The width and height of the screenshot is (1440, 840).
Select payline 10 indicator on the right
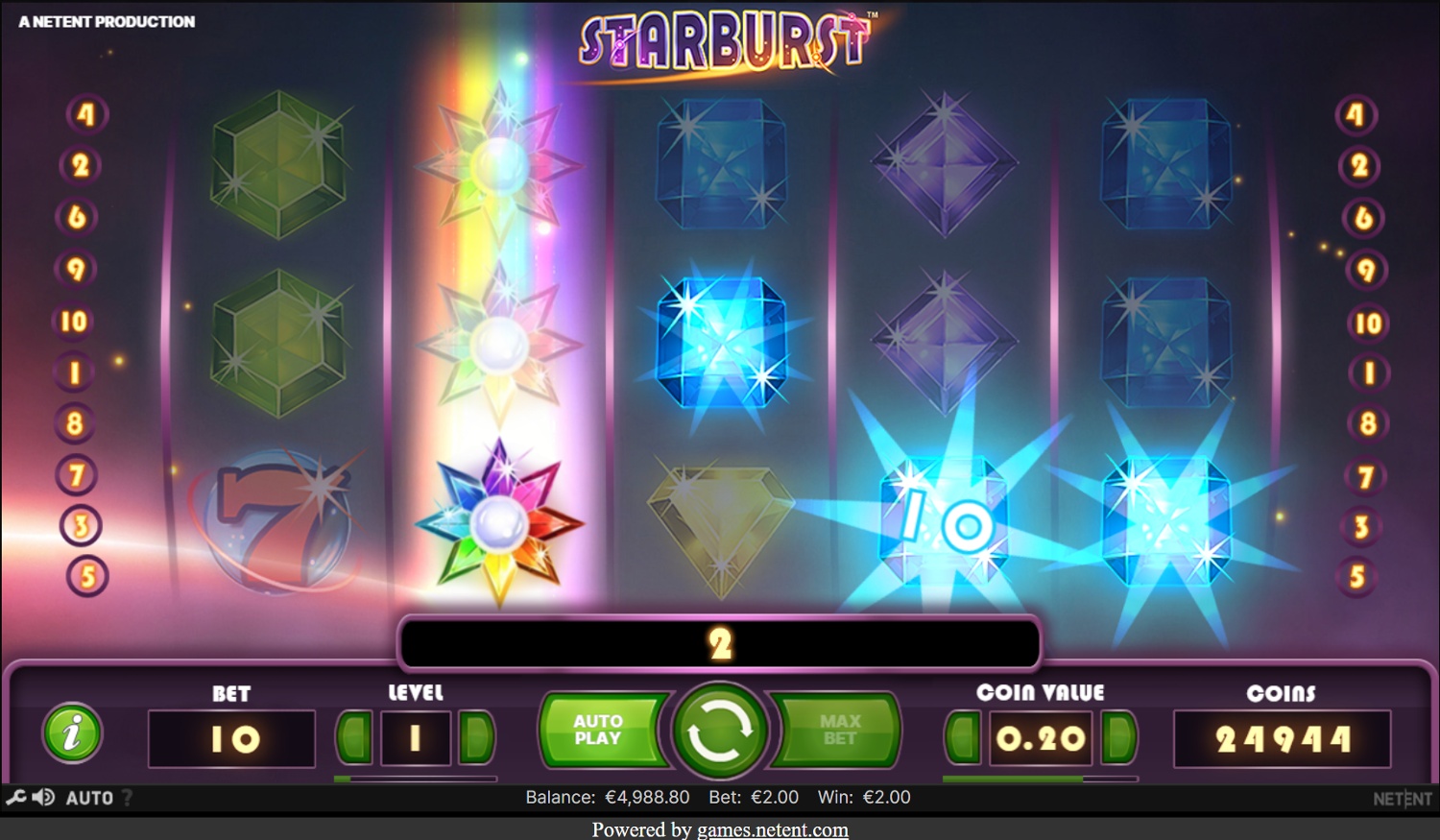1368,324
